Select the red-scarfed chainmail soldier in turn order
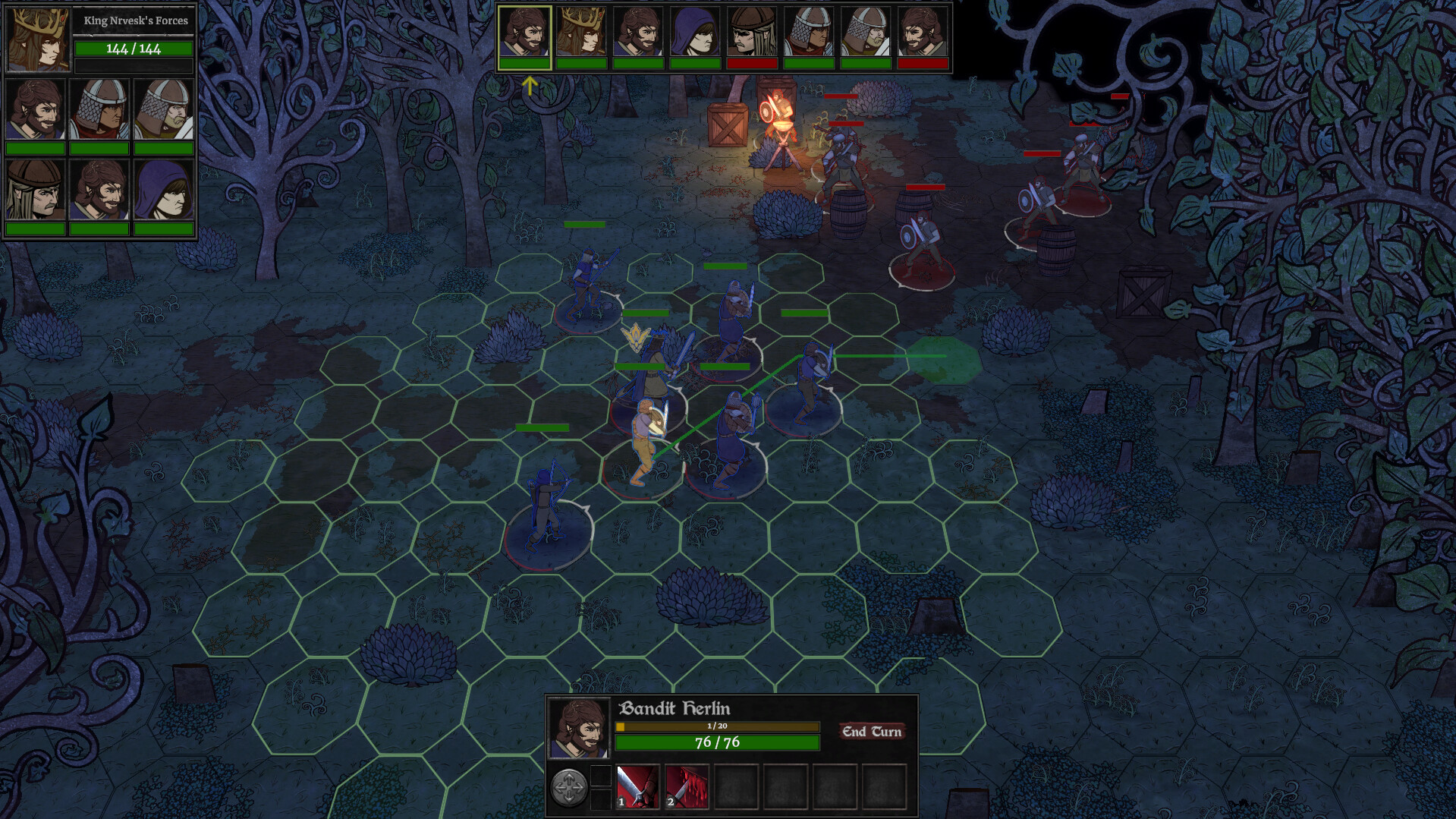Image resolution: width=1456 pixels, height=819 pixels. tap(809, 33)
